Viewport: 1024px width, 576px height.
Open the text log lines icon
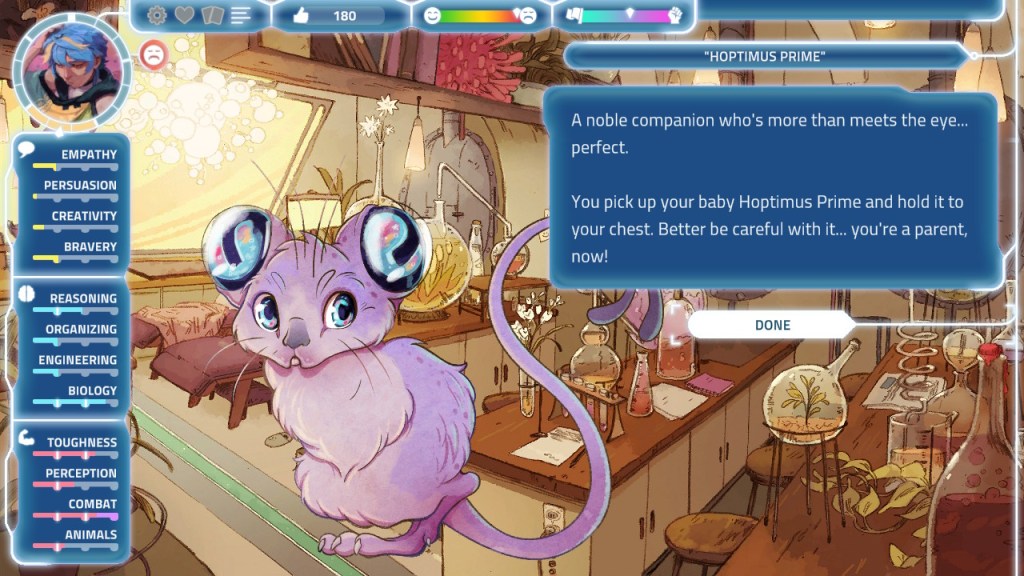tap(240, 15)
